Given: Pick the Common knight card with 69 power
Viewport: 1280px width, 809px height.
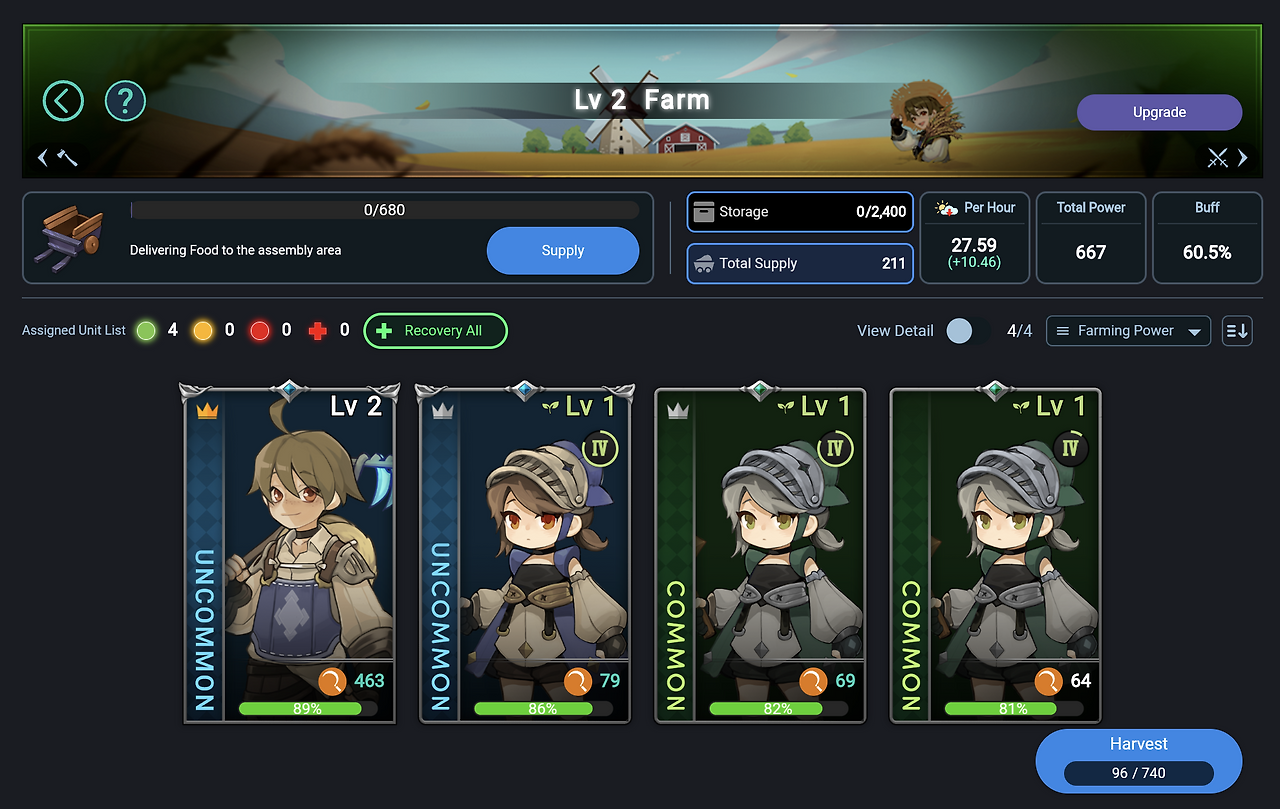Looking at the screenshot, I should point(761,555).
